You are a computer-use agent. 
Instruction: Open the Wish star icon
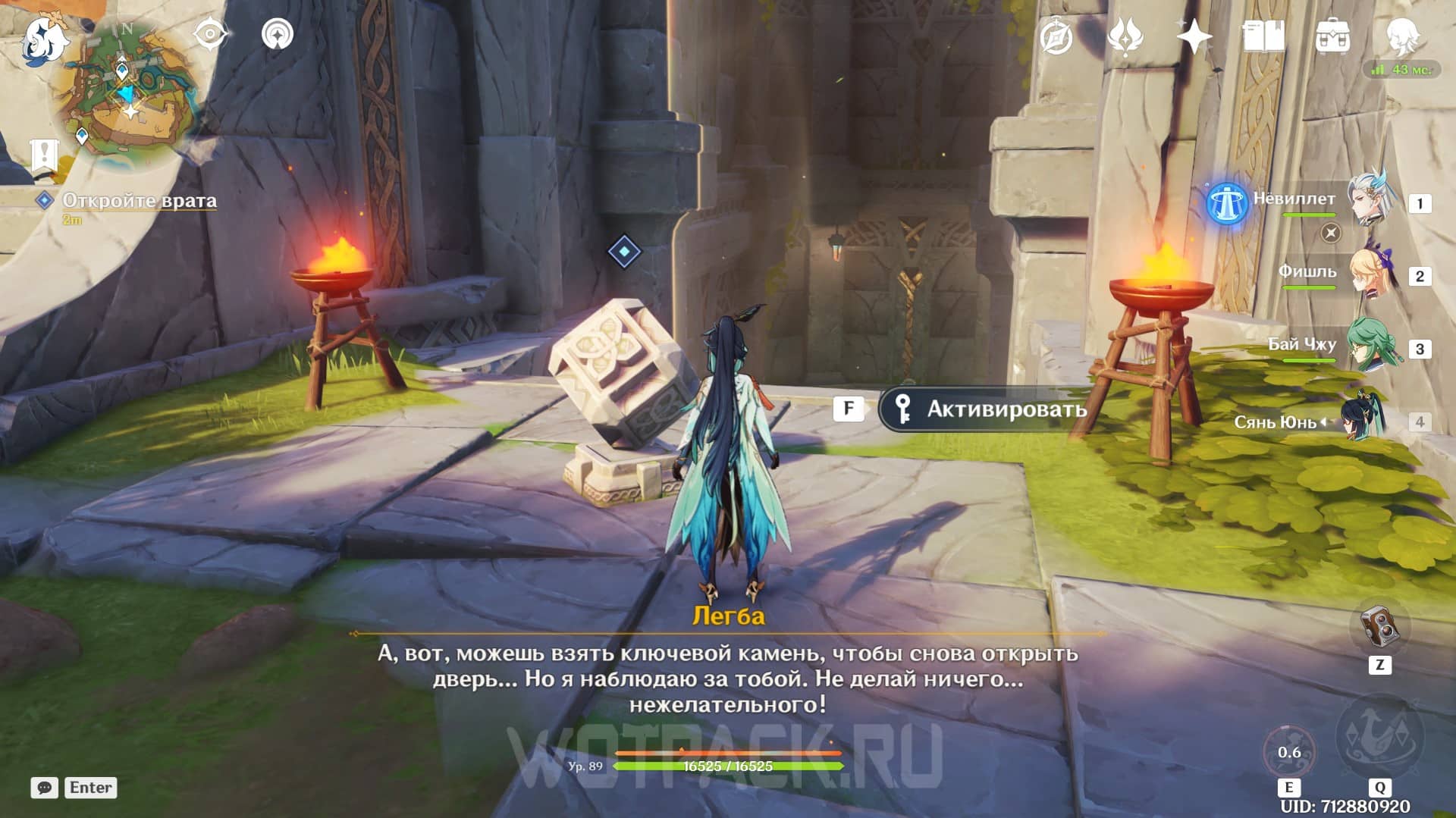coord(1194,36)
